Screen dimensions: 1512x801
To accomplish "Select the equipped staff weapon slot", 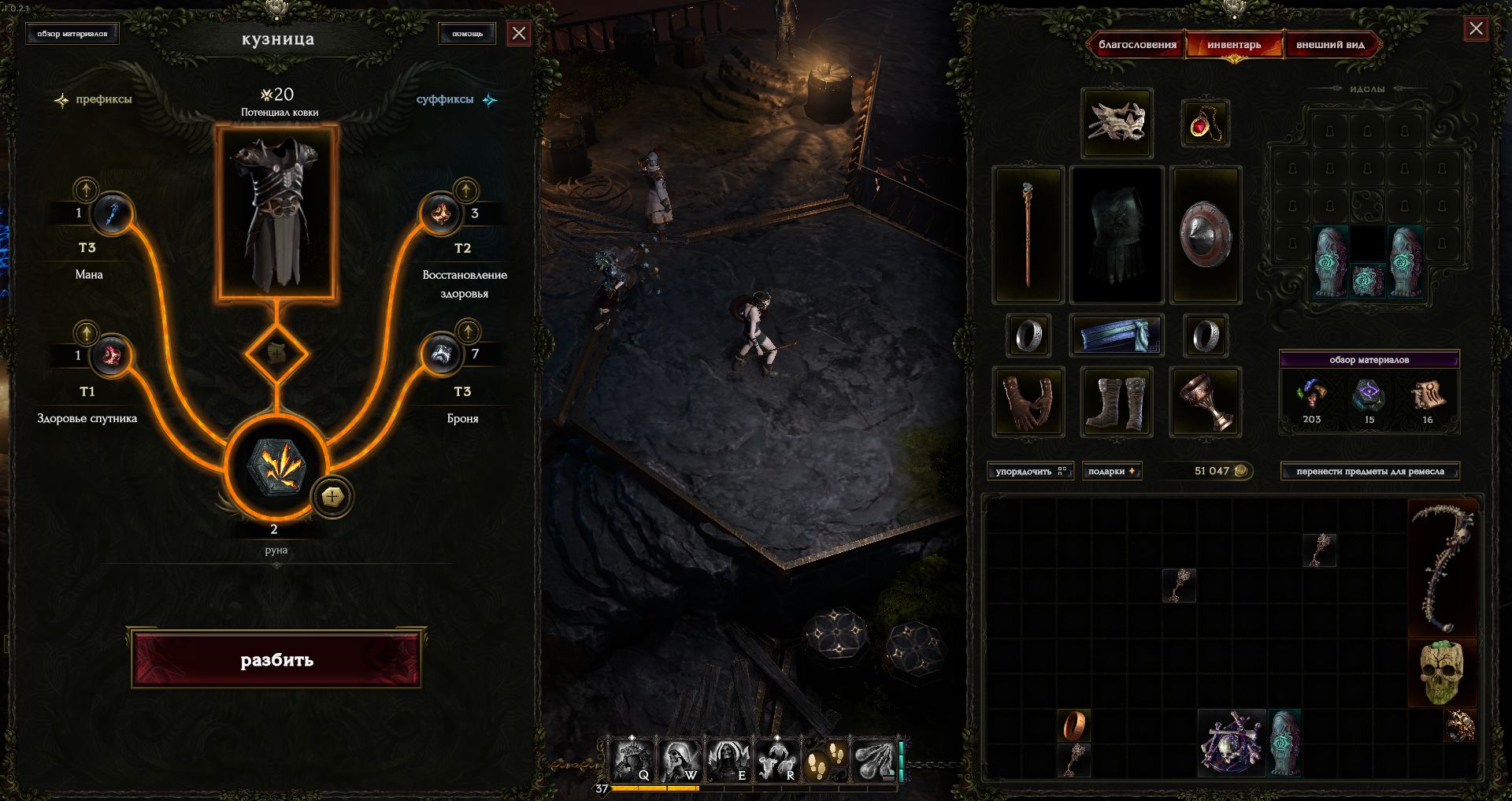I will tap(1028, 235).
